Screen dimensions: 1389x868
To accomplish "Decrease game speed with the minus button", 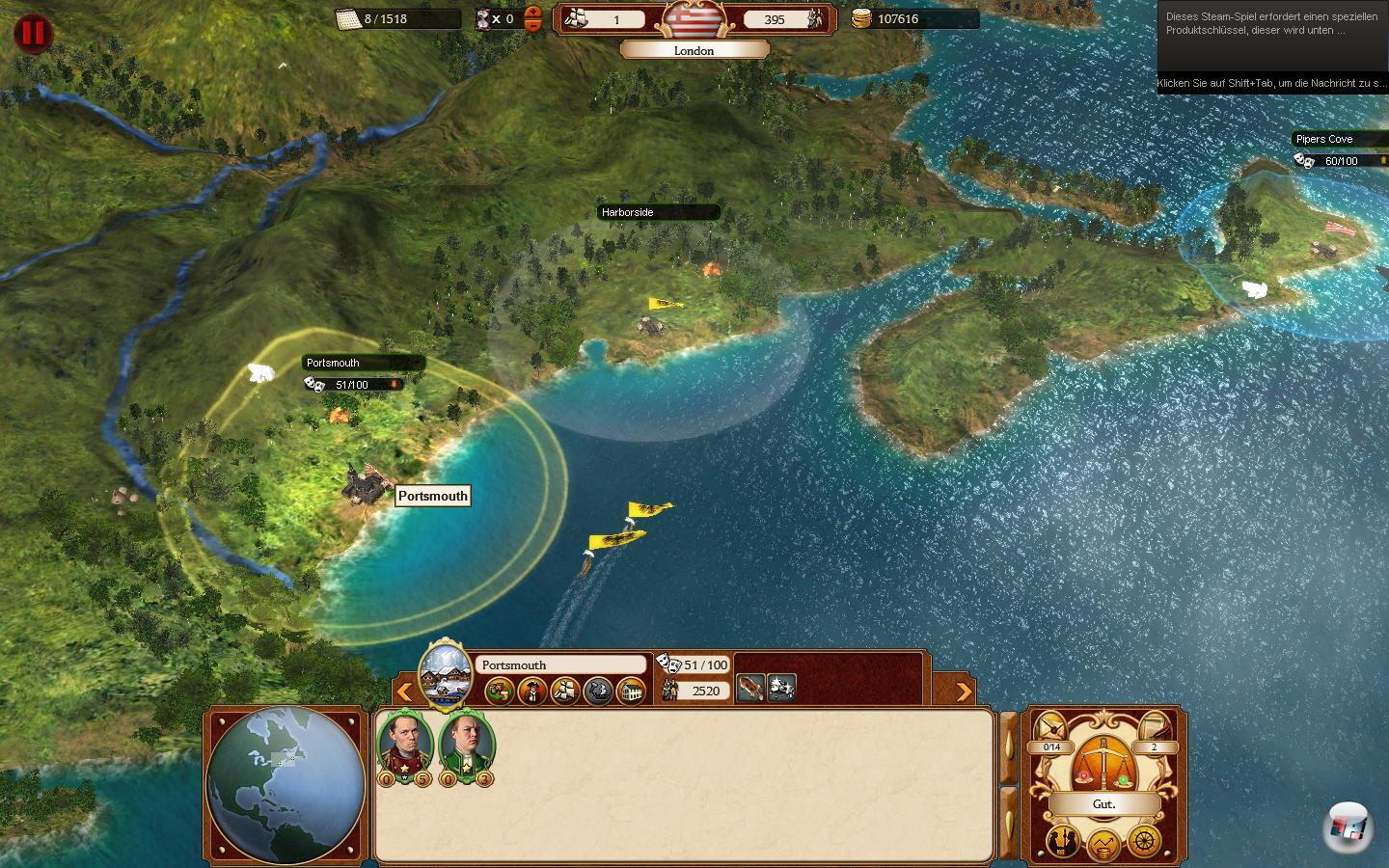I will click(x=533, y=25).
